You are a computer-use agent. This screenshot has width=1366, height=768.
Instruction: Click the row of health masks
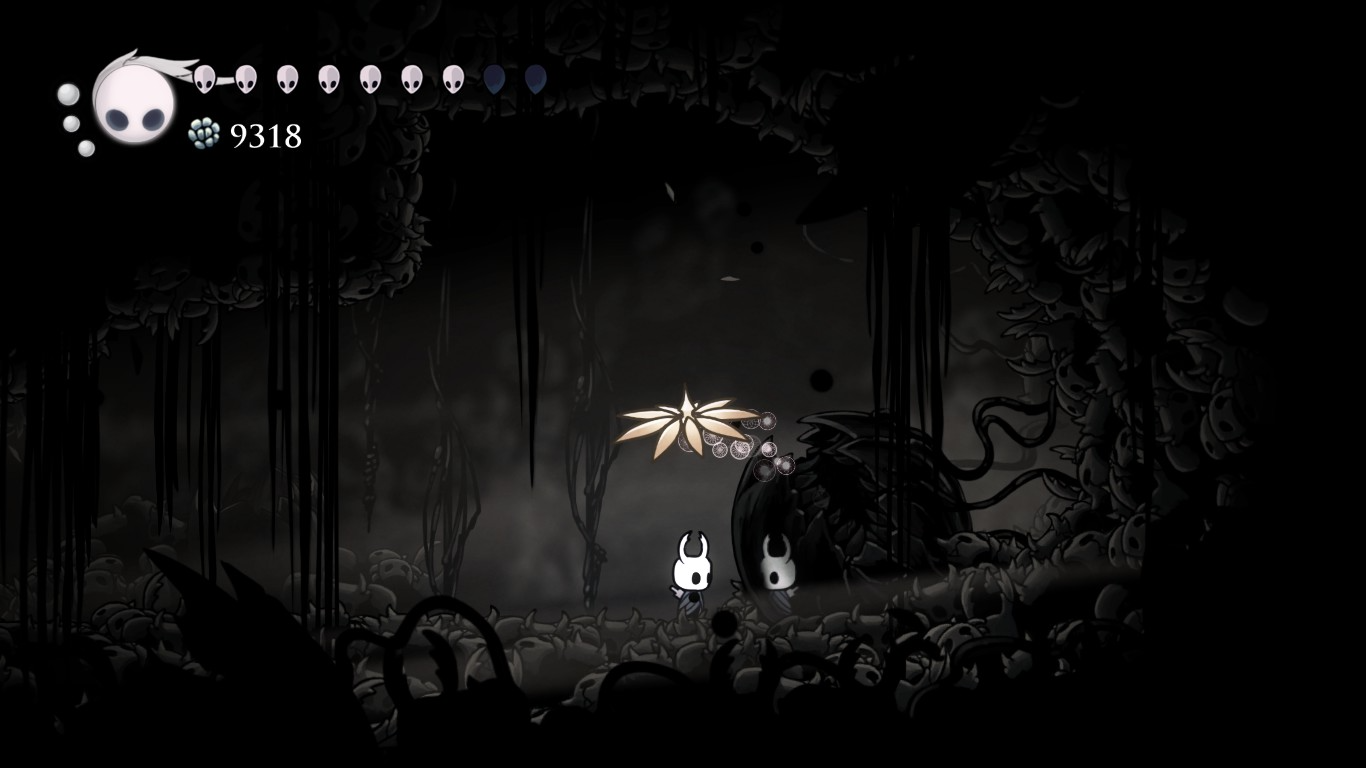click(328, 76)
